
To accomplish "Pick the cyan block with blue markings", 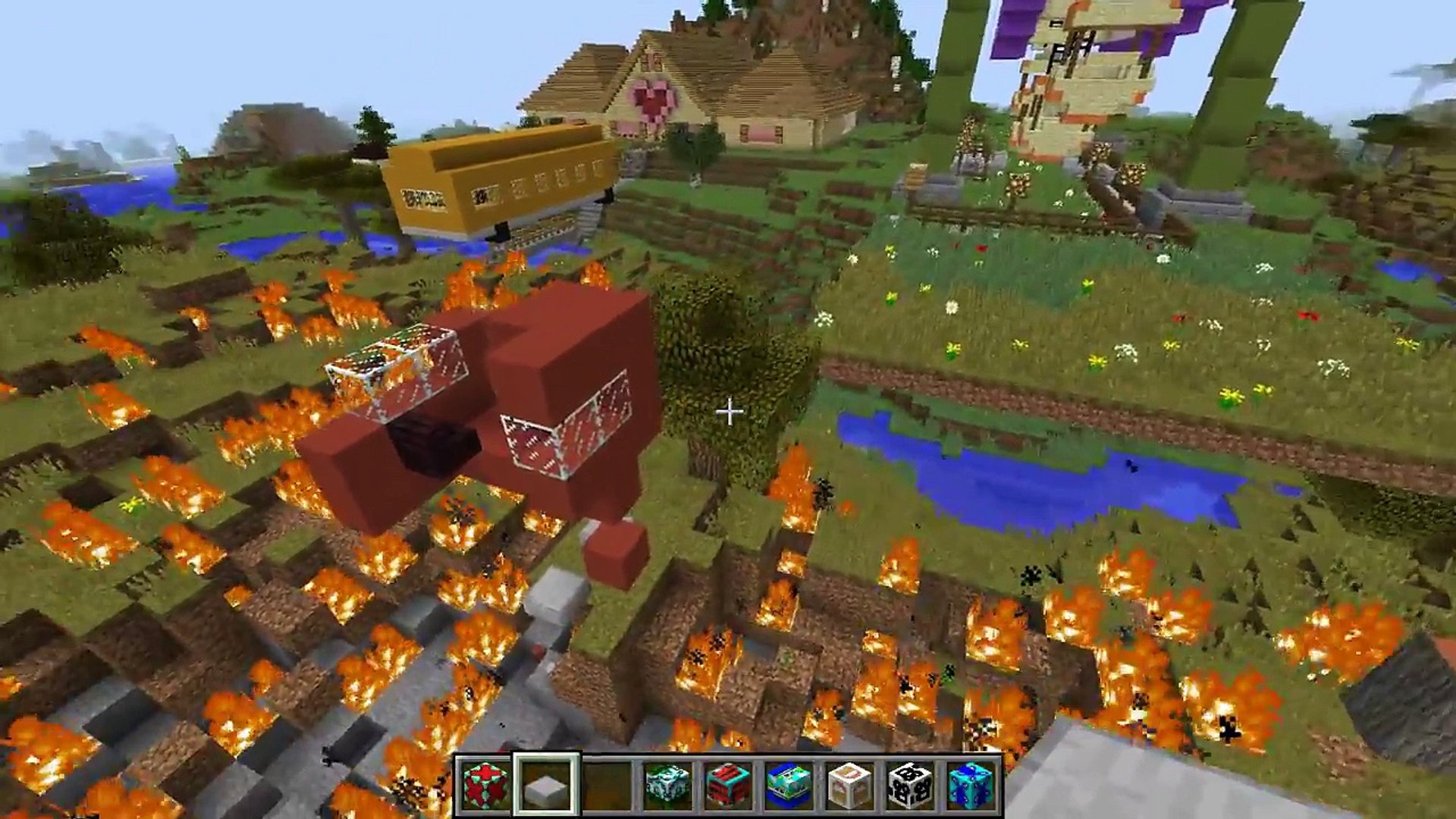I will tap(971, 784).
